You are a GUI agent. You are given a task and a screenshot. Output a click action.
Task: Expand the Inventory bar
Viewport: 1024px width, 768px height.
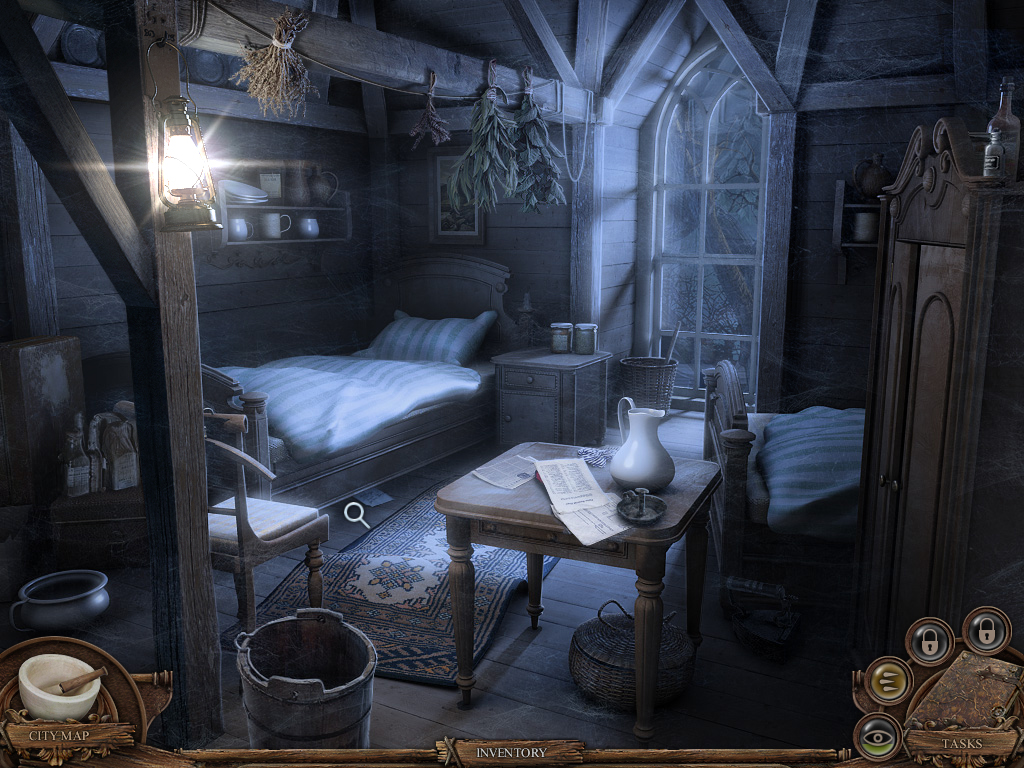(511, 752)
